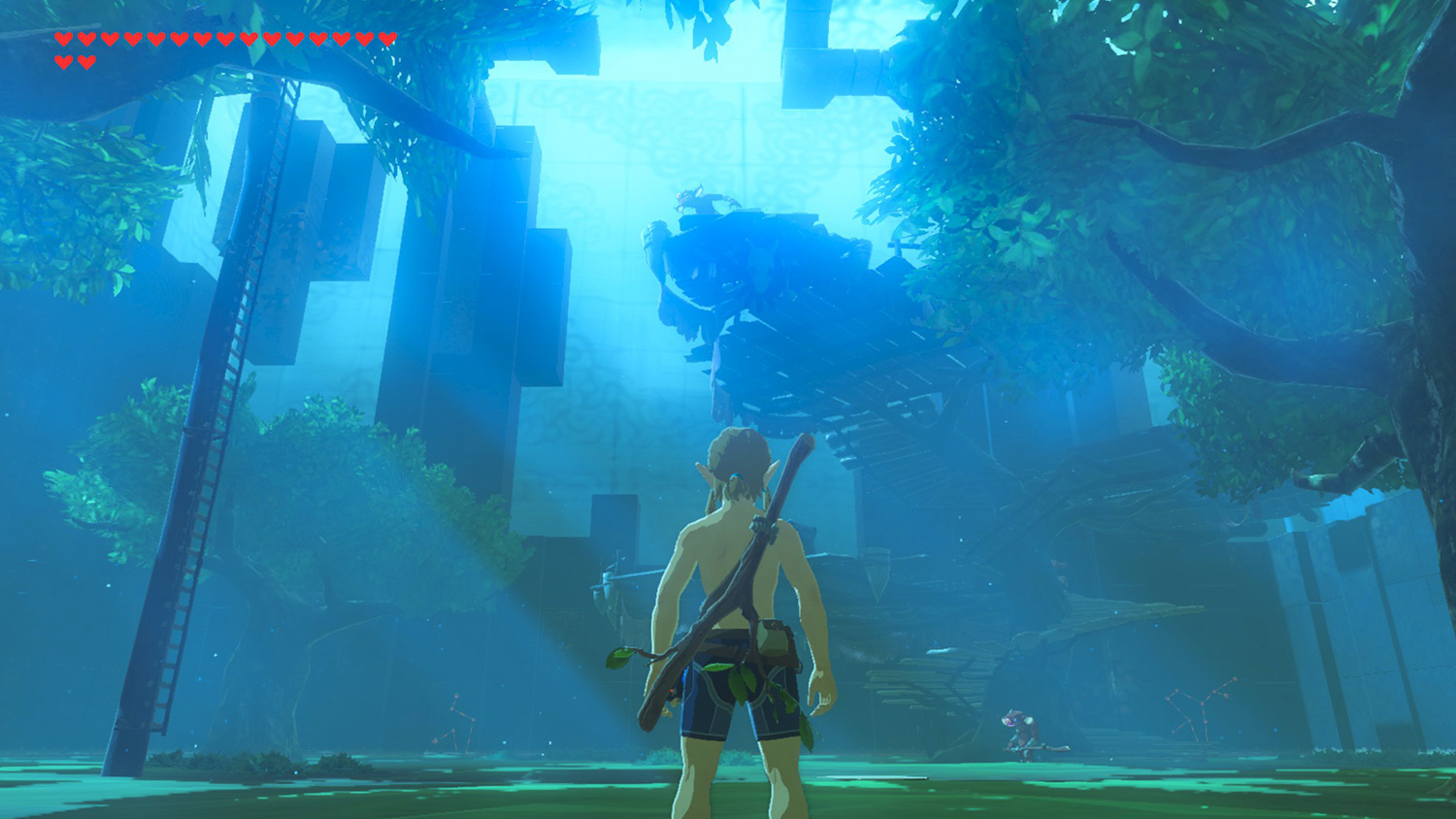Click the first heart in the health meter
1456x819 pixels.
(64, 39)
